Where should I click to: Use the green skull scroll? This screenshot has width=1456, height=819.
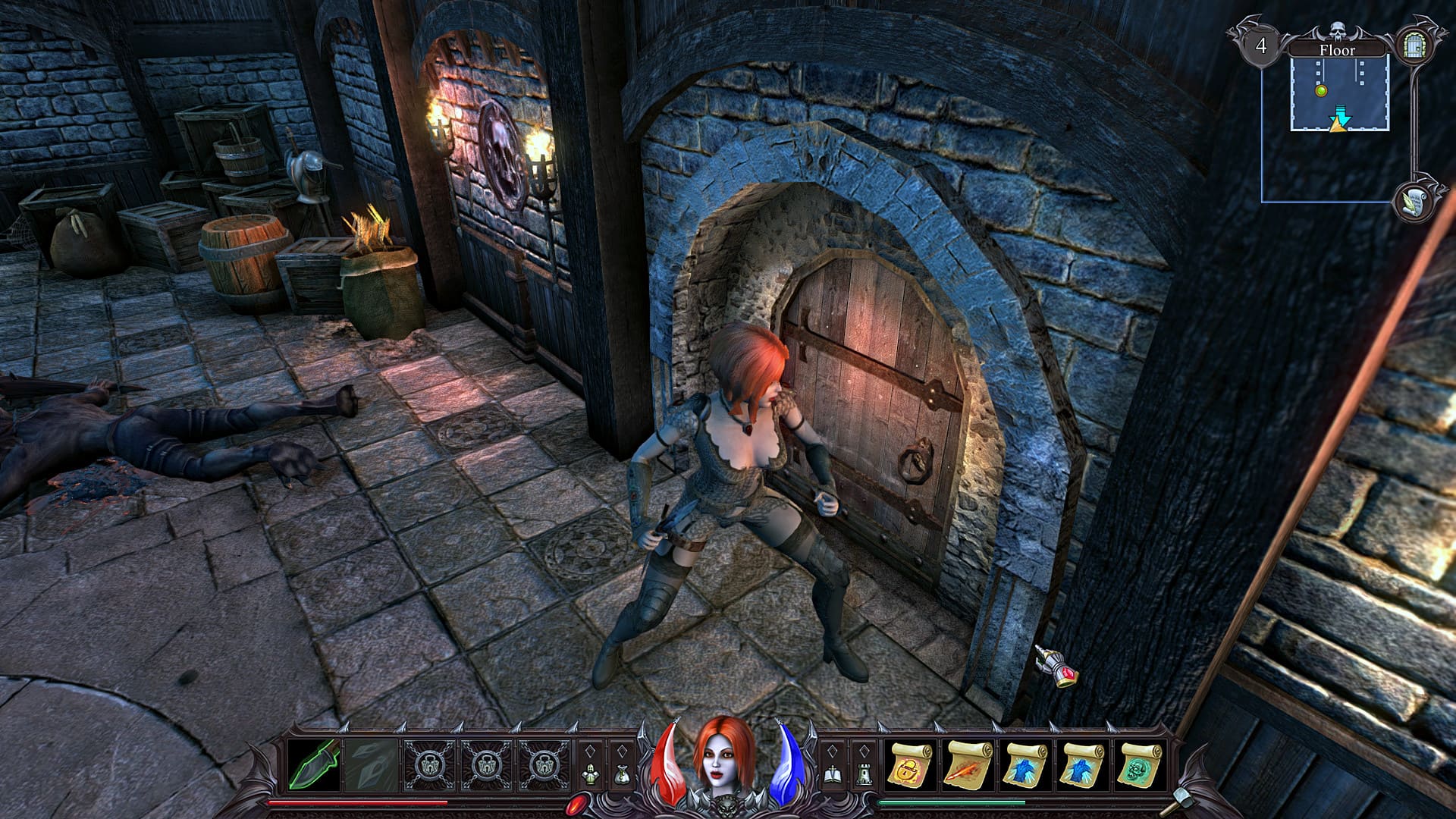click(x=1140, y=764)
